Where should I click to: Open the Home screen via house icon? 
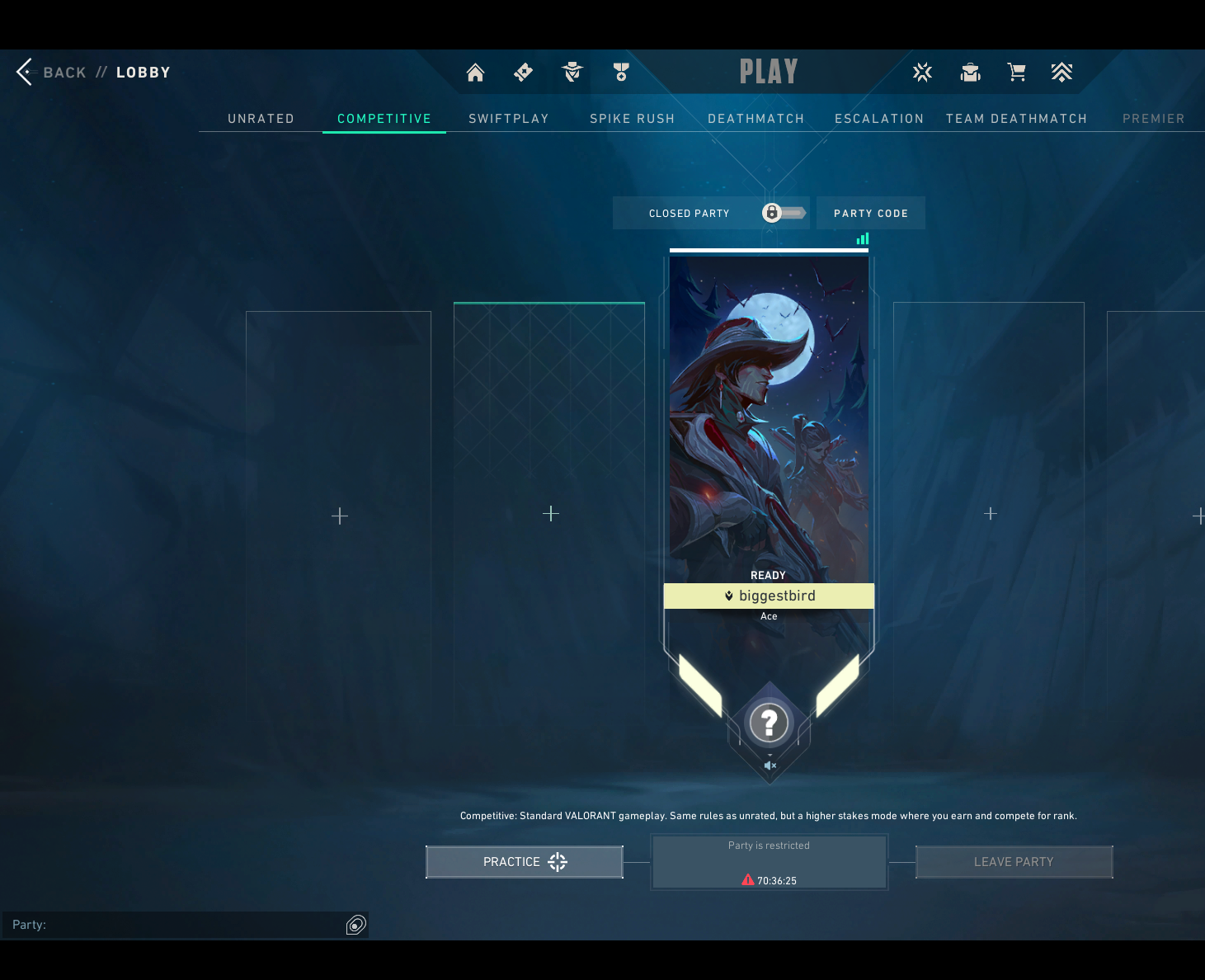tap(475, 72)
